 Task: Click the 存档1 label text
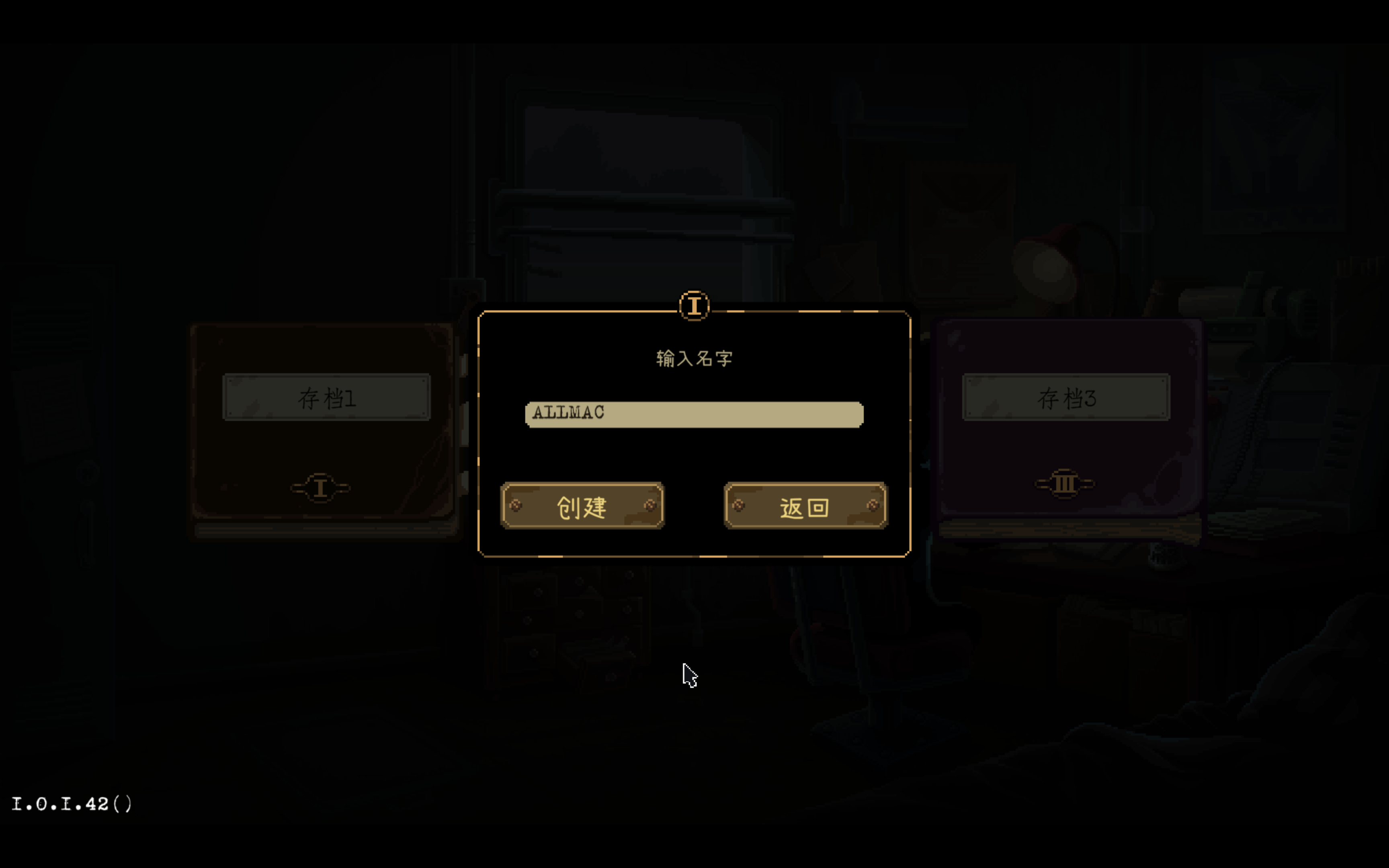point(327,398)
